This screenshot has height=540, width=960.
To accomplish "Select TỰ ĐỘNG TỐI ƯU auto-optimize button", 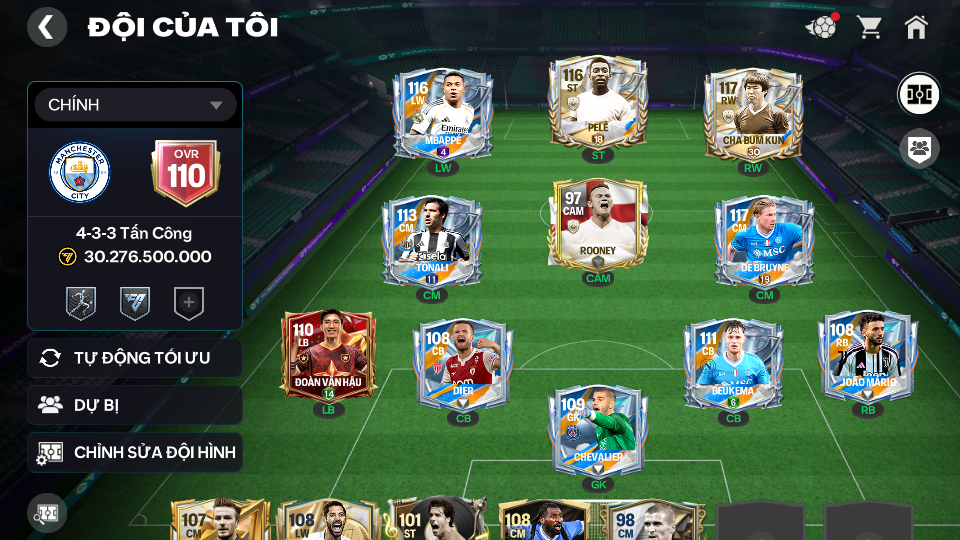I will [x=135, y=358].
